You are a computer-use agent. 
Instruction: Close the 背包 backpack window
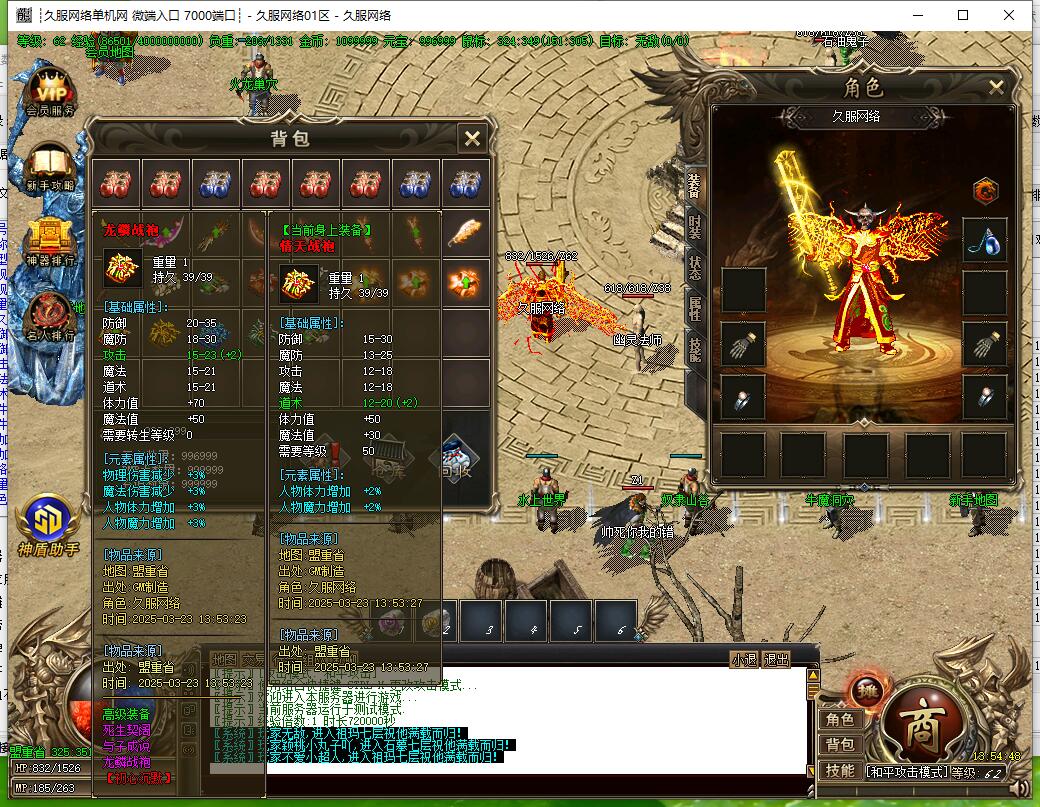[x=472, y=138]
